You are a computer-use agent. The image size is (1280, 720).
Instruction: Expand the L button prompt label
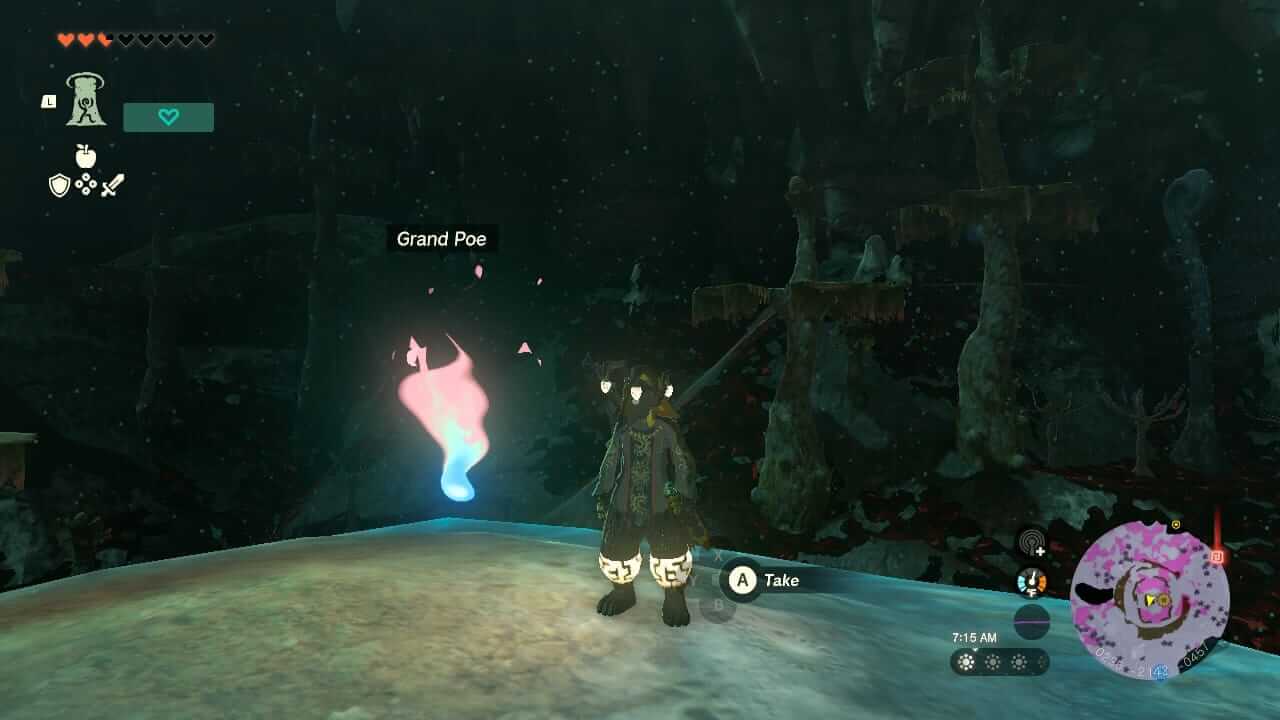[x=47, y=100]
